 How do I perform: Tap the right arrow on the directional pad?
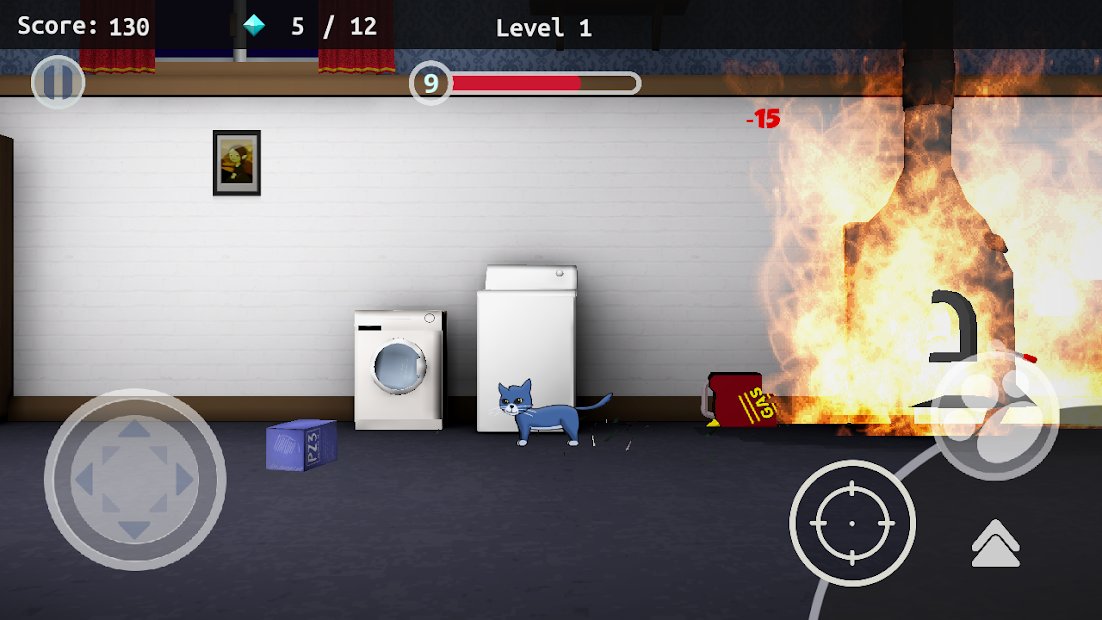[x=184, y=481]
